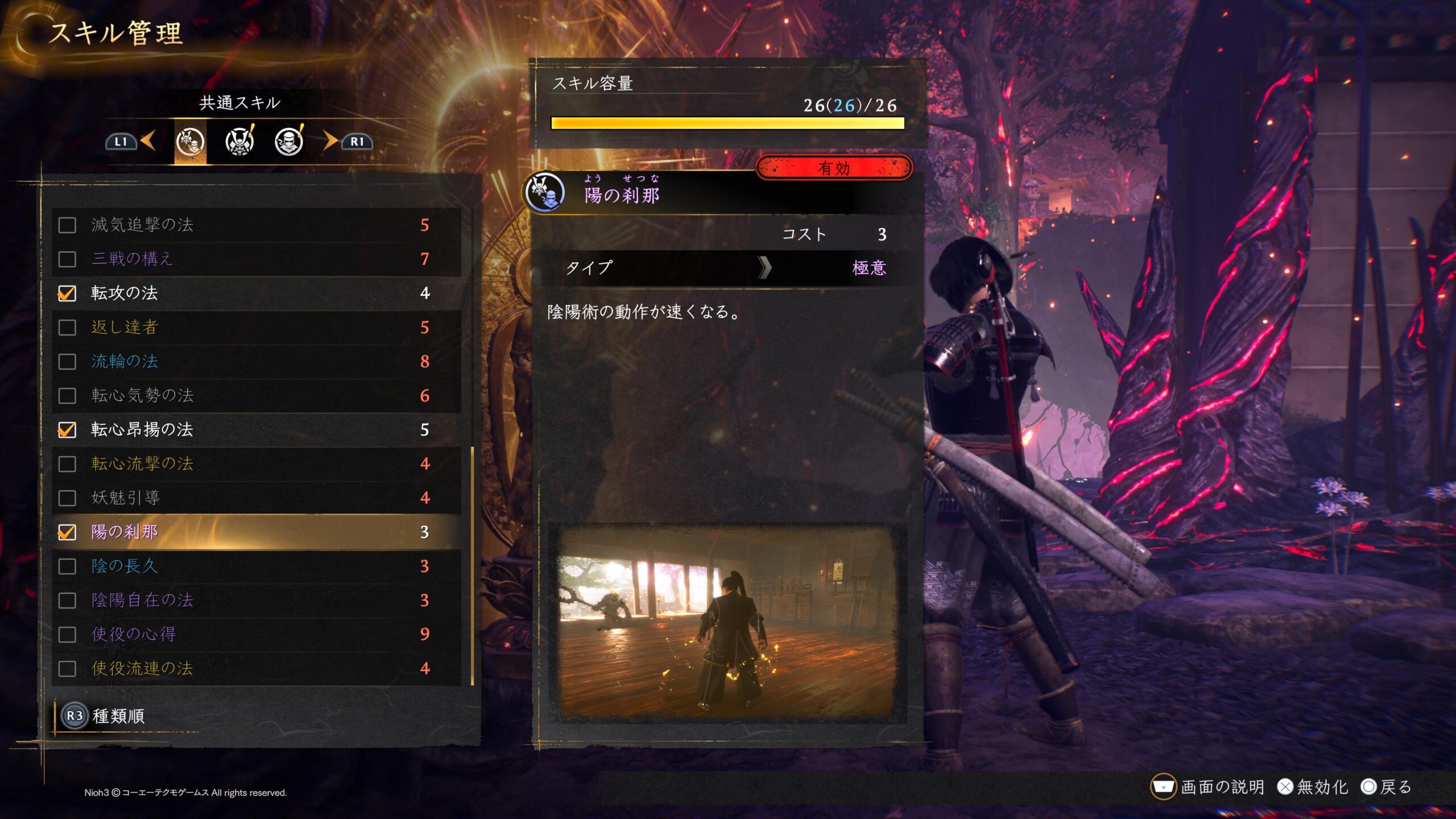The height and width of the screenshot is (819, 1456).
Task: Enable the 転心気勢の法 checkbox
Action: tap(67, 396)
